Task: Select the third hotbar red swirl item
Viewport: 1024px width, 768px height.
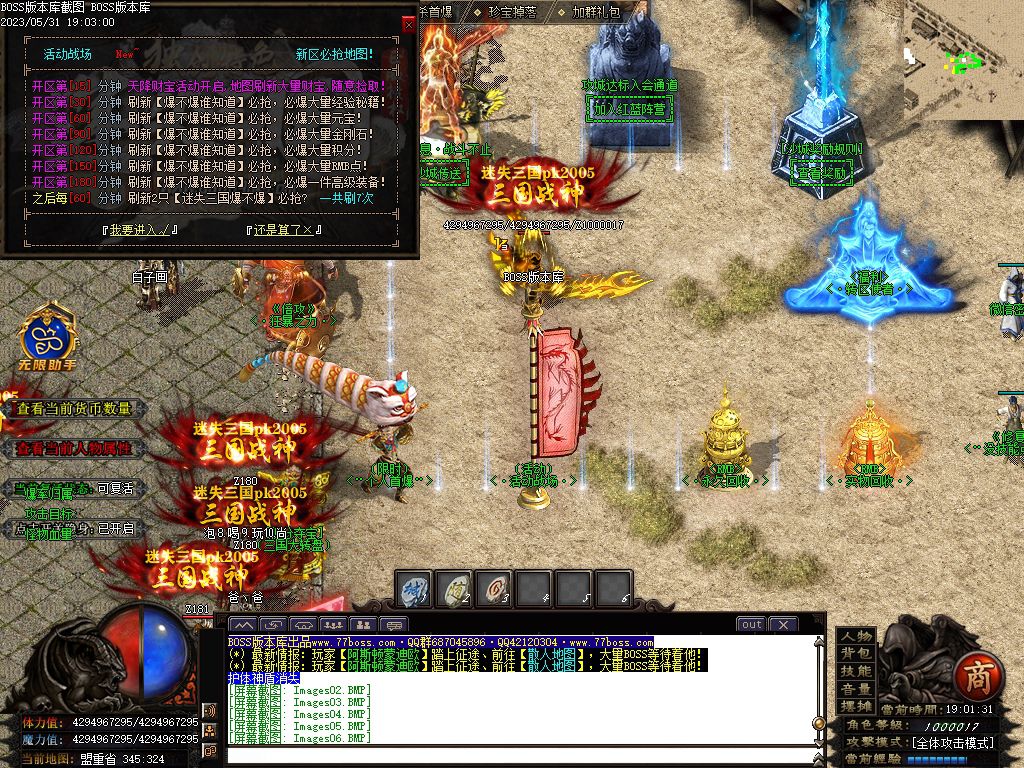Action: click(494, 589)
